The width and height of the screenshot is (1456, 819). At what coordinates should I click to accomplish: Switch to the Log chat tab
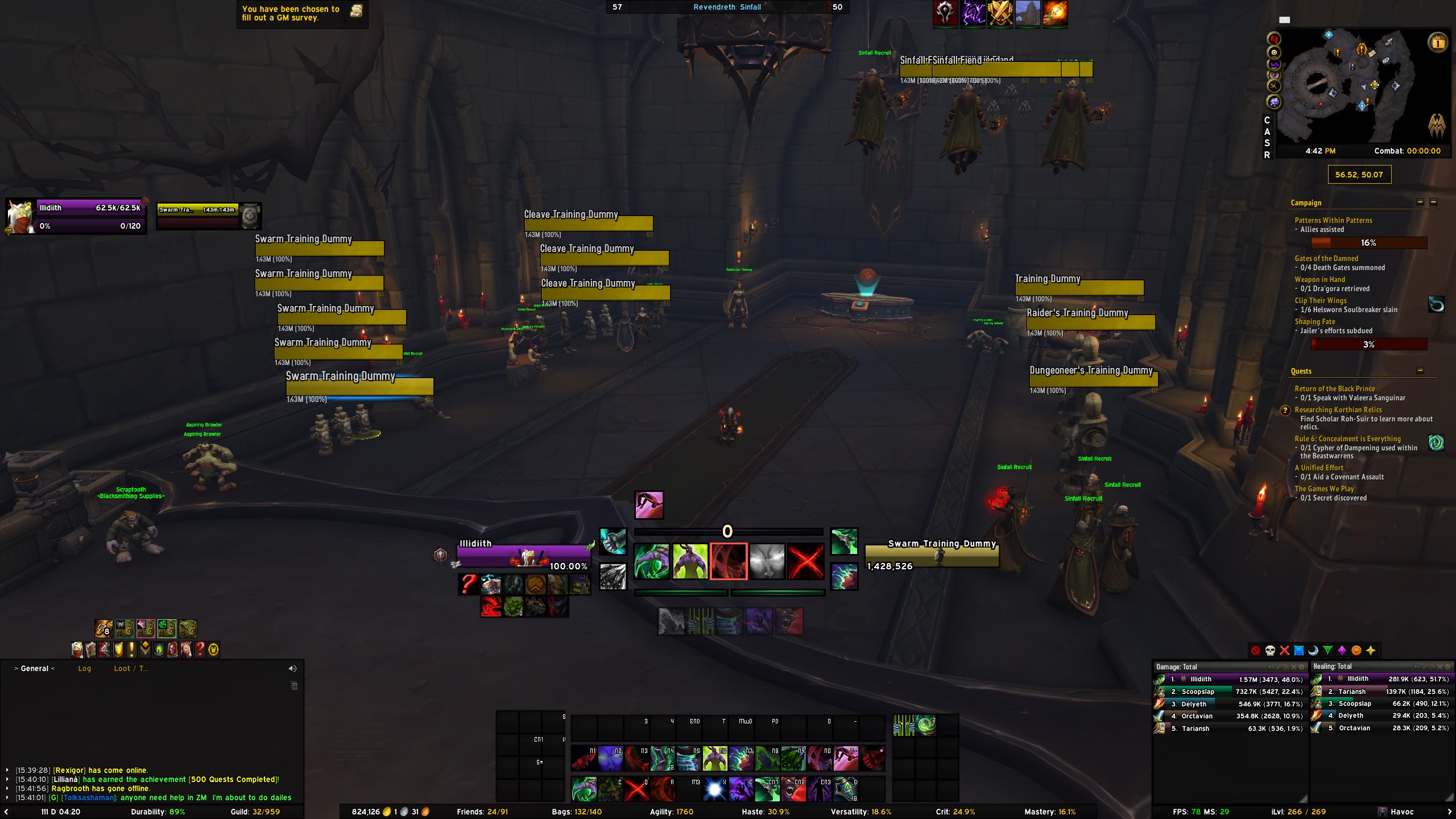point(84,668)
